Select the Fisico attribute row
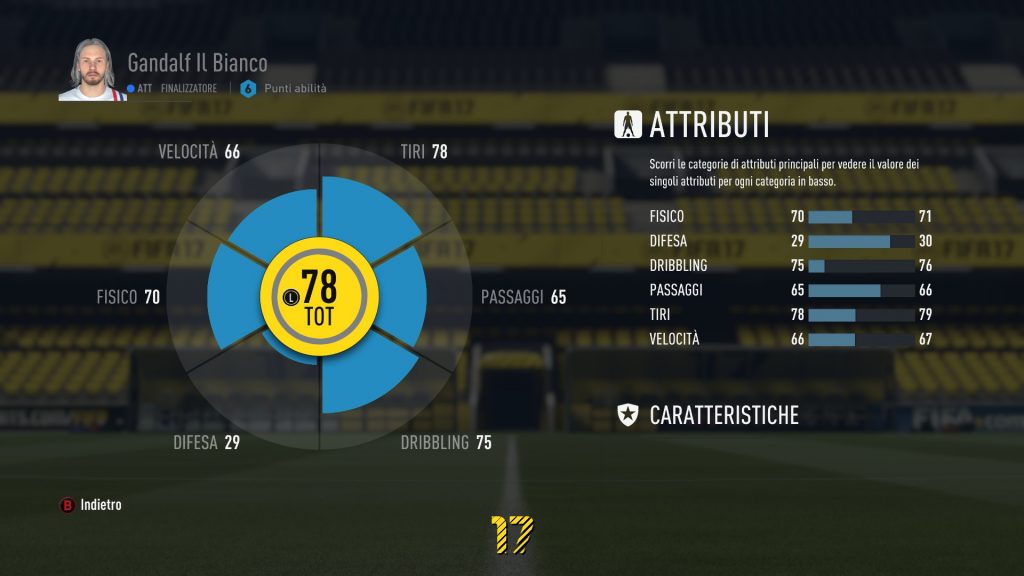The height and width of the screenshot is (576, 1024). pos(790,216)
